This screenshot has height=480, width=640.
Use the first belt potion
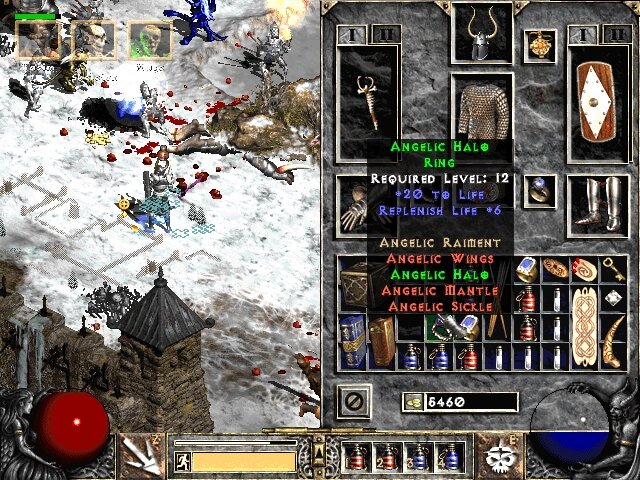click(355, 458)
